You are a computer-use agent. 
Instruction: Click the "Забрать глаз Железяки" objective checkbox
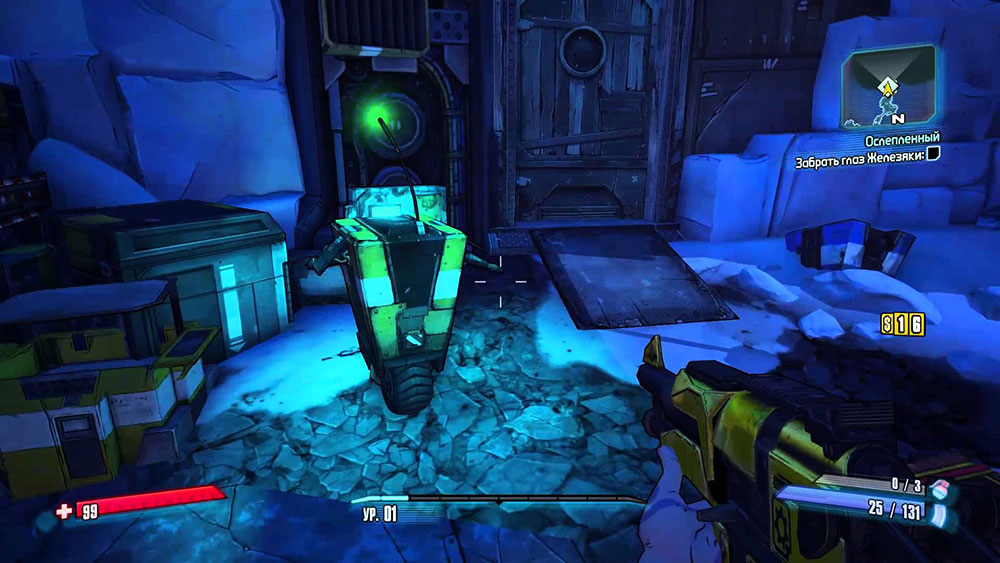[934, 155]
